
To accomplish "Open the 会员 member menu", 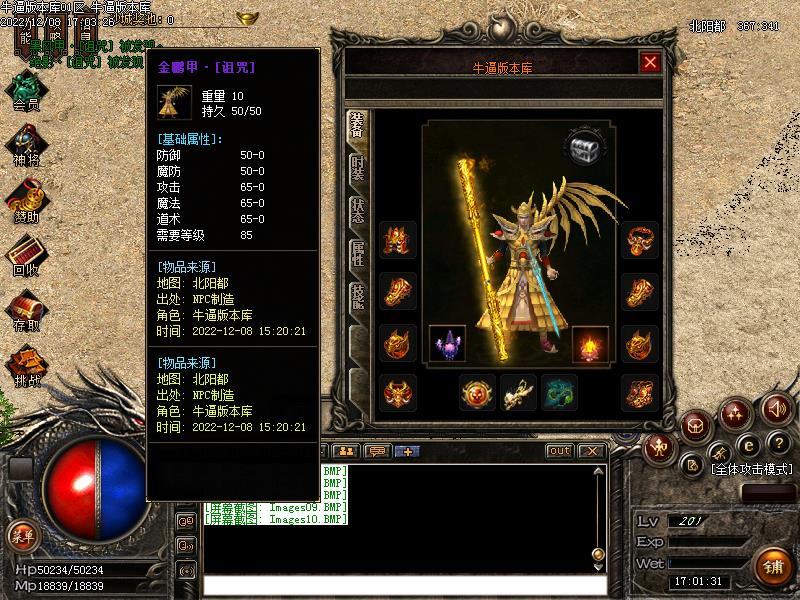I will pos(26,89).
